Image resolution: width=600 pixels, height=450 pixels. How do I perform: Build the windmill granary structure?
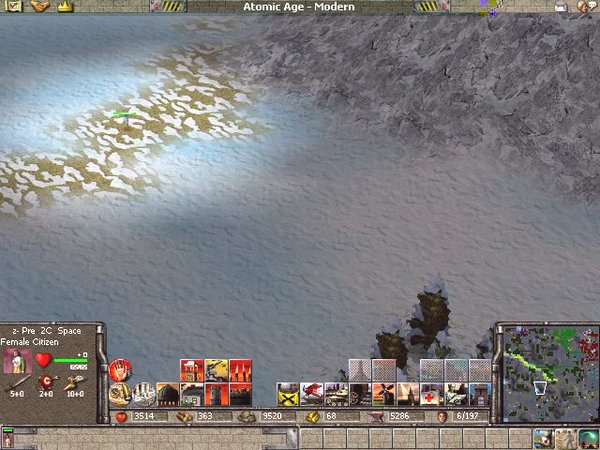pyautogui.click(x=384, y=393)
